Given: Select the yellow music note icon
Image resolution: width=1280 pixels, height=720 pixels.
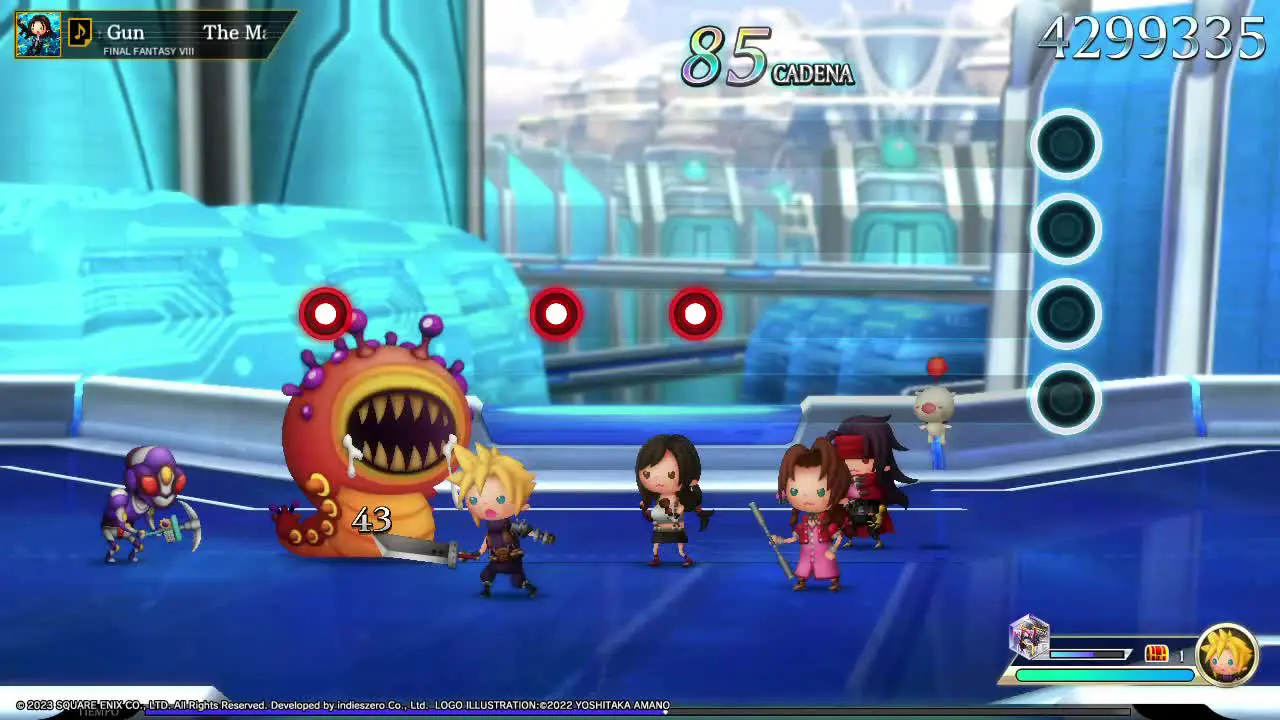Looking at the screenshot, I should (80, 34).
